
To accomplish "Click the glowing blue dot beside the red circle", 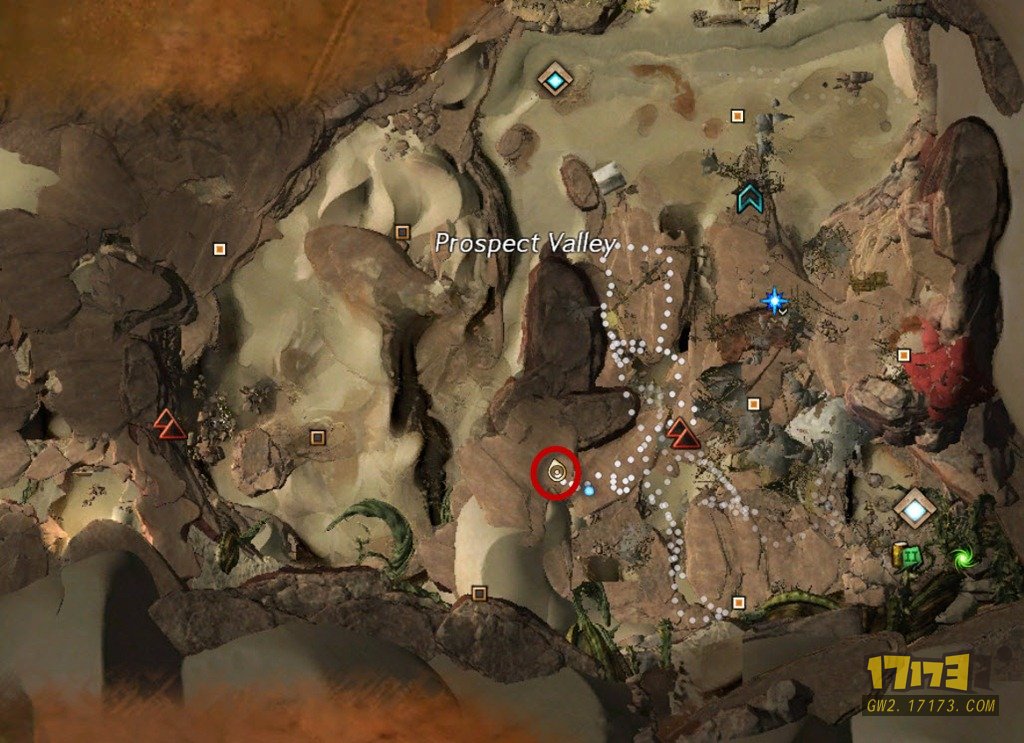I will [x=589, y=490].
